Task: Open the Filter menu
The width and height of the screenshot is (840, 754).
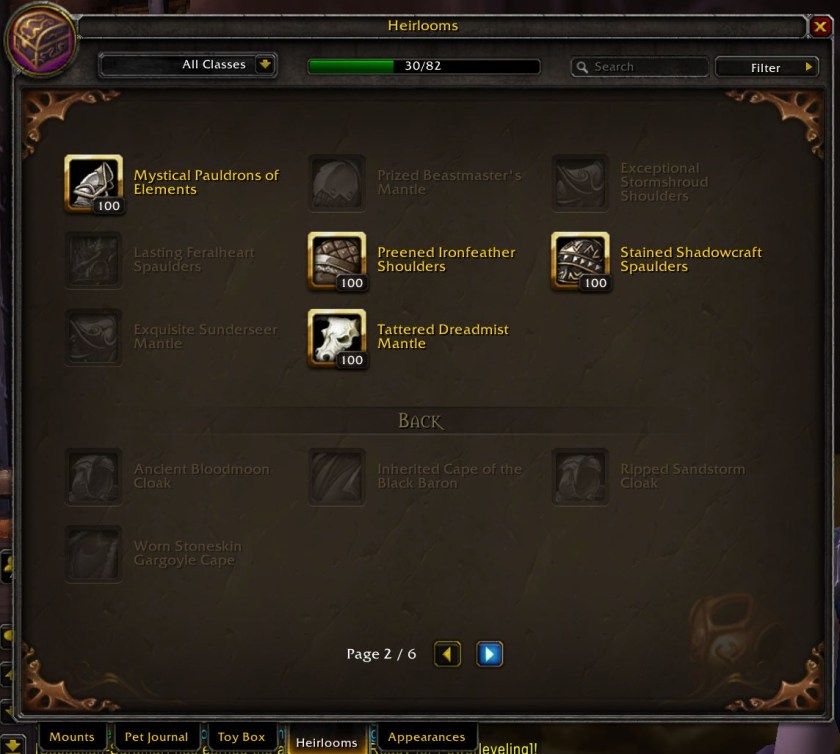Action: point(766,67)
